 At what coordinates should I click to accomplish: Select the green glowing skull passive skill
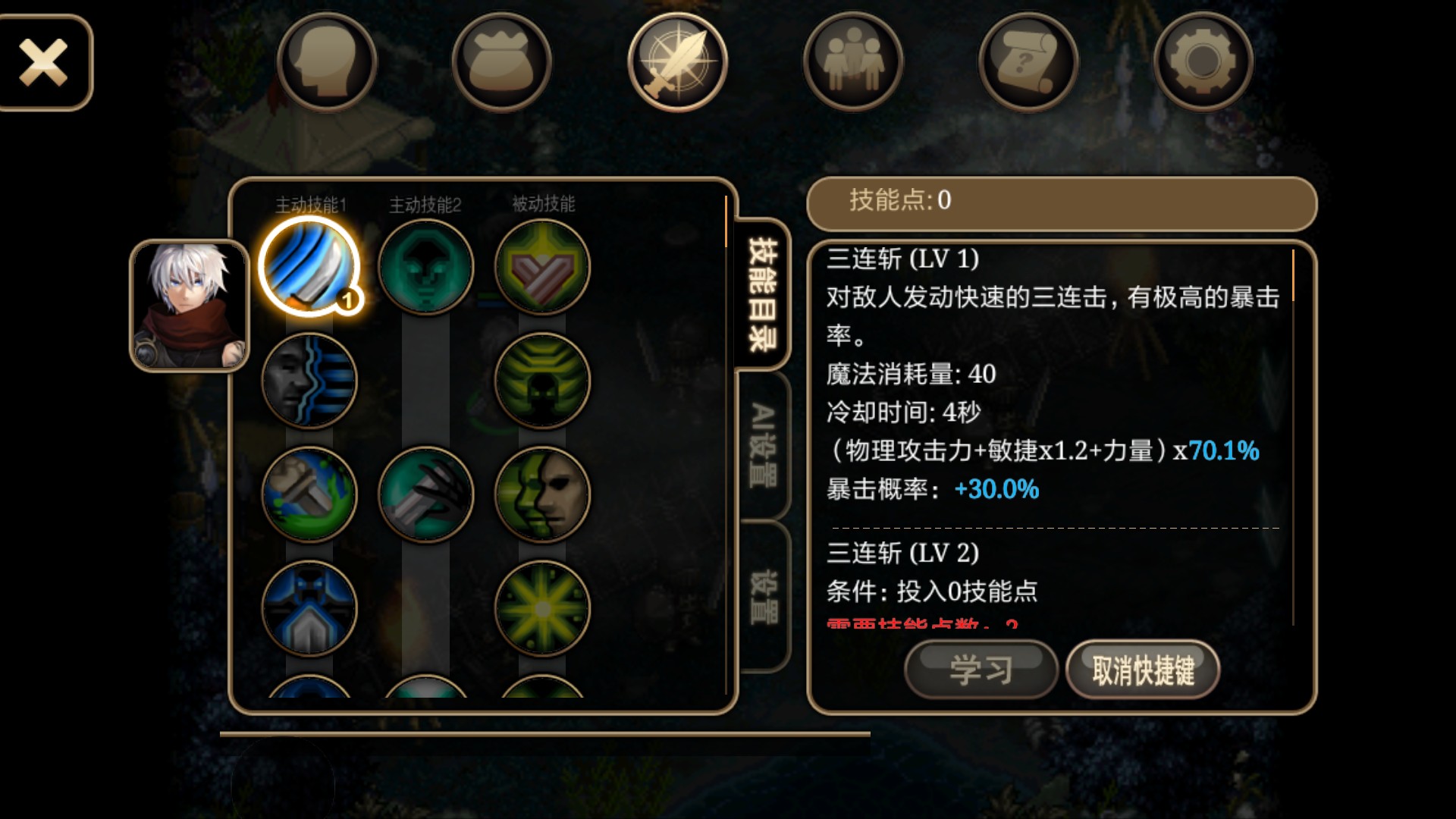click(x=542, y=381)
